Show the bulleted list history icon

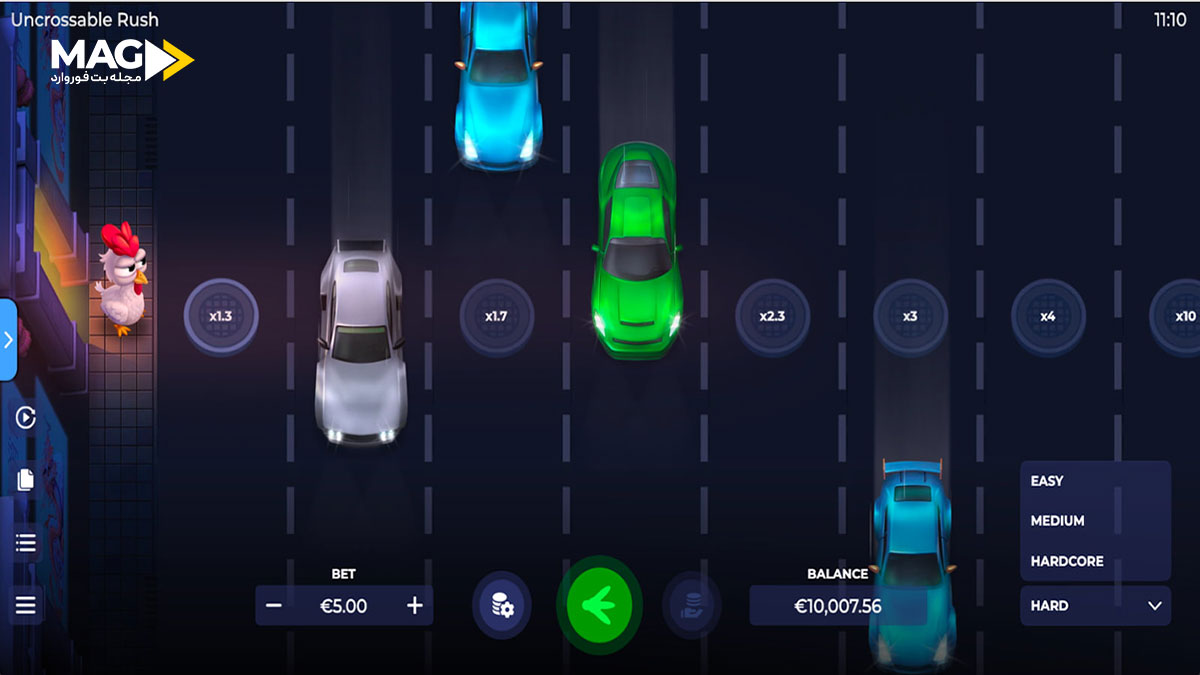click(x=26, y=543)
